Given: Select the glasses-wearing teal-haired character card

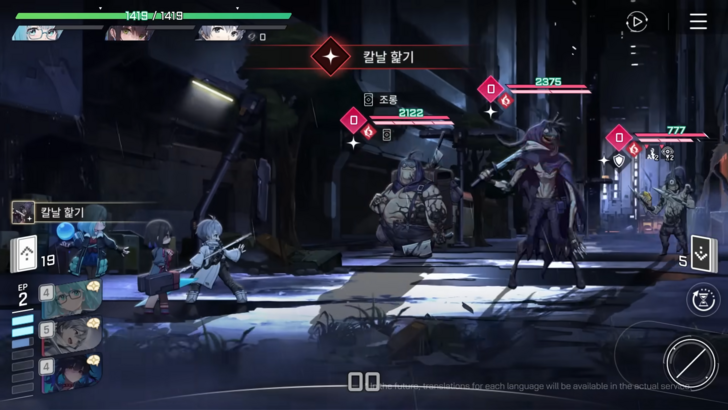Looking at the screenshot, I should (70, 297).
